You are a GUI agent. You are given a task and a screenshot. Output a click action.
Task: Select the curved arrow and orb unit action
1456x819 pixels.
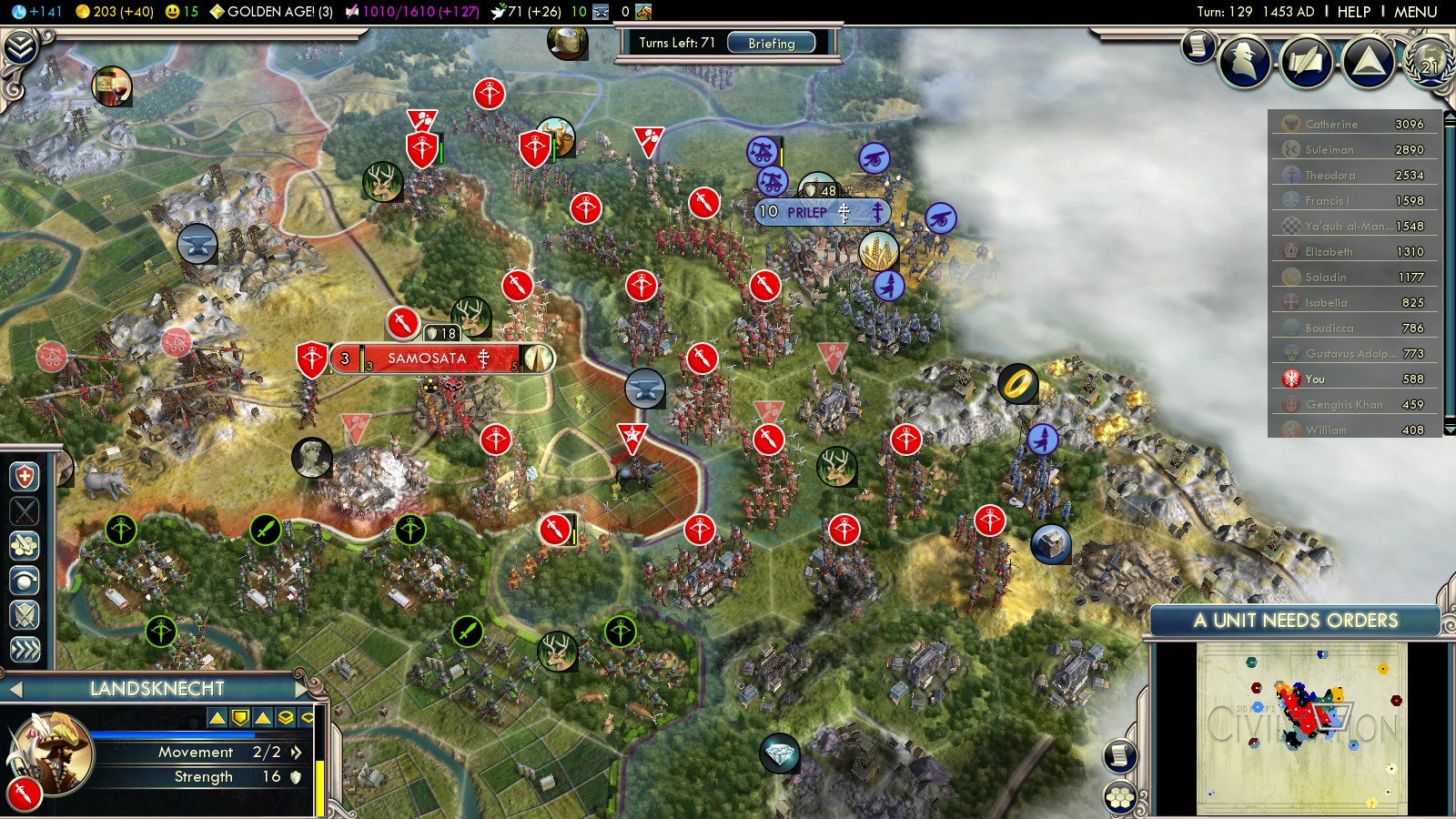click(25, 581)
